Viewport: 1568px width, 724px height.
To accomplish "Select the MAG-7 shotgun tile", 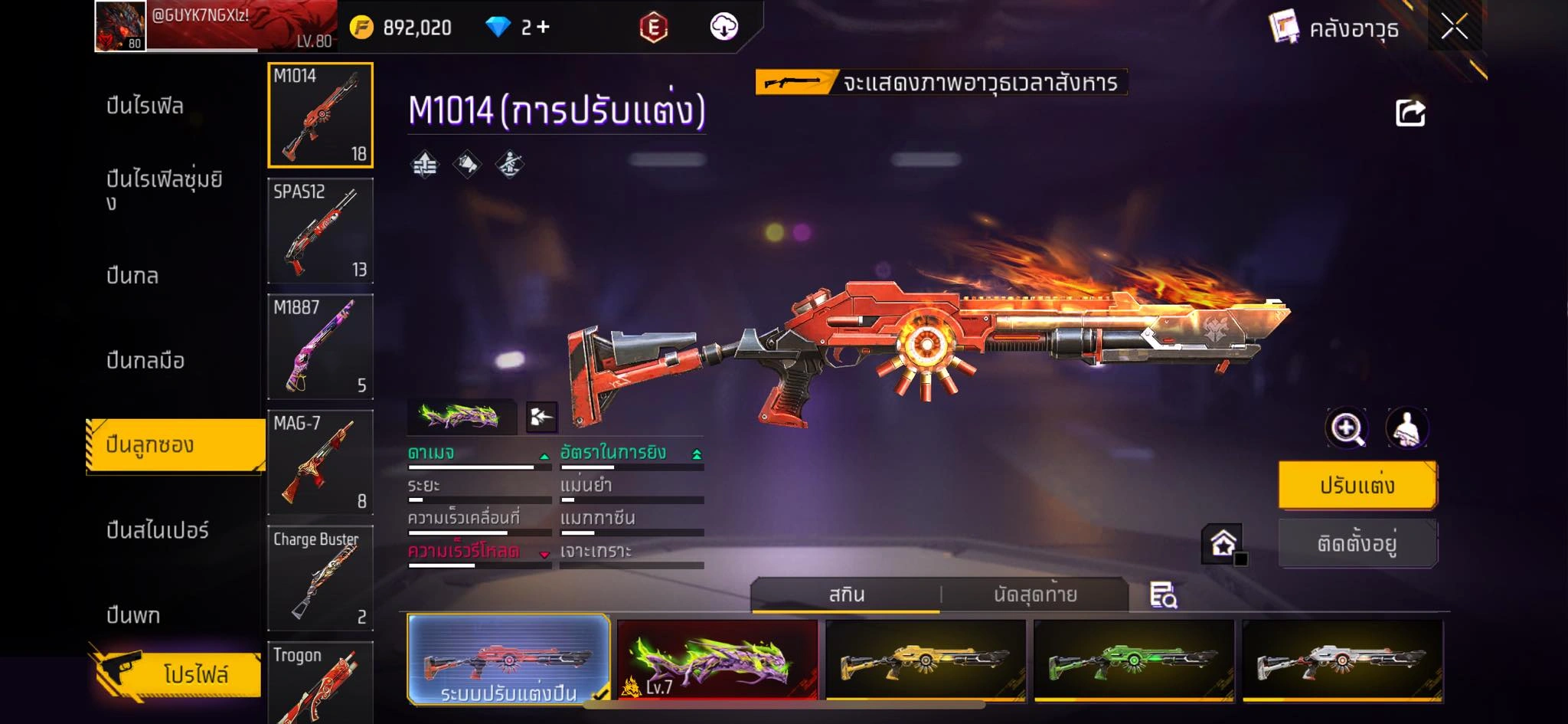I will pos(320,462).
